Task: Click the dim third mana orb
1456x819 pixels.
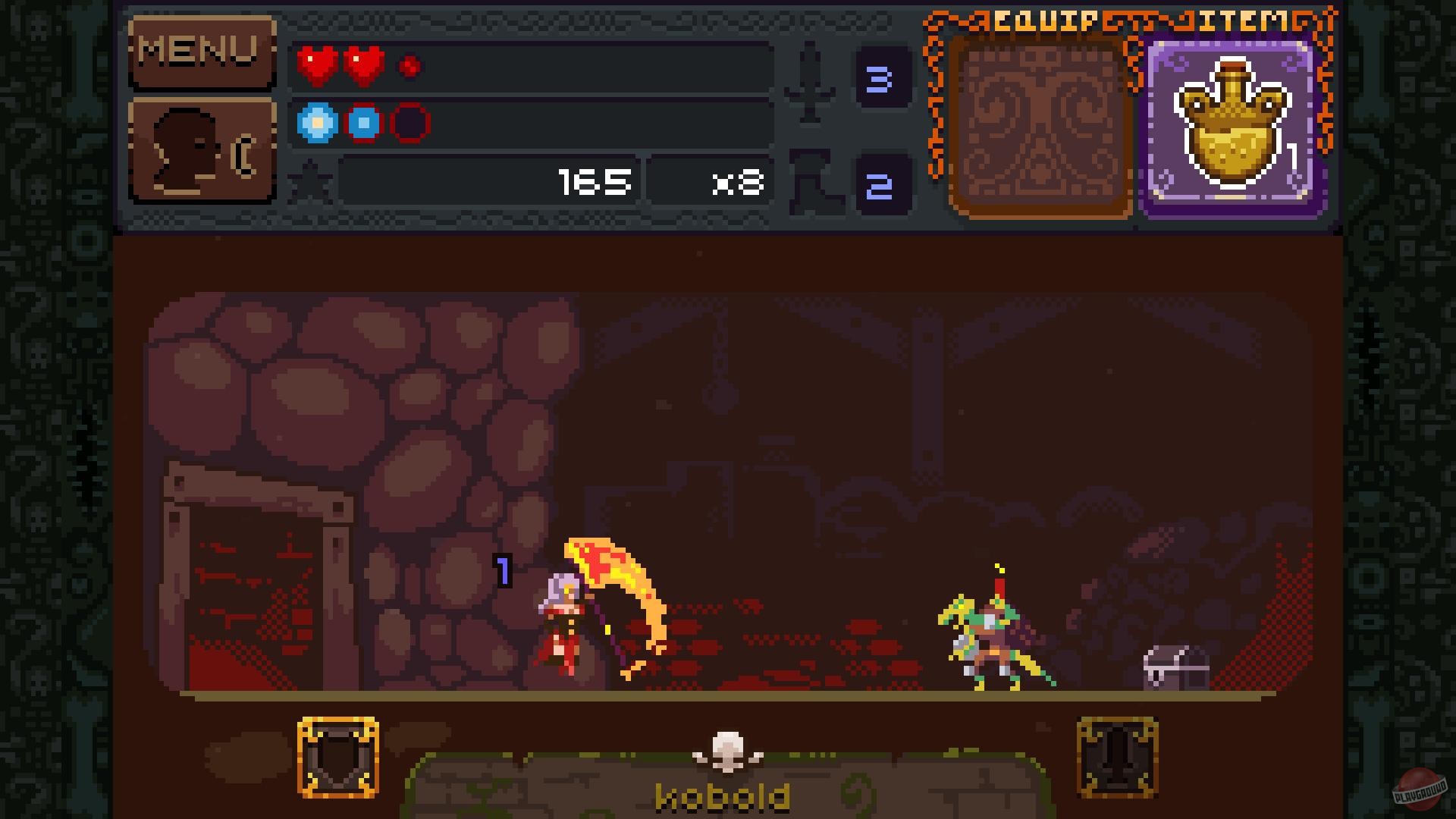Action: 409,124
